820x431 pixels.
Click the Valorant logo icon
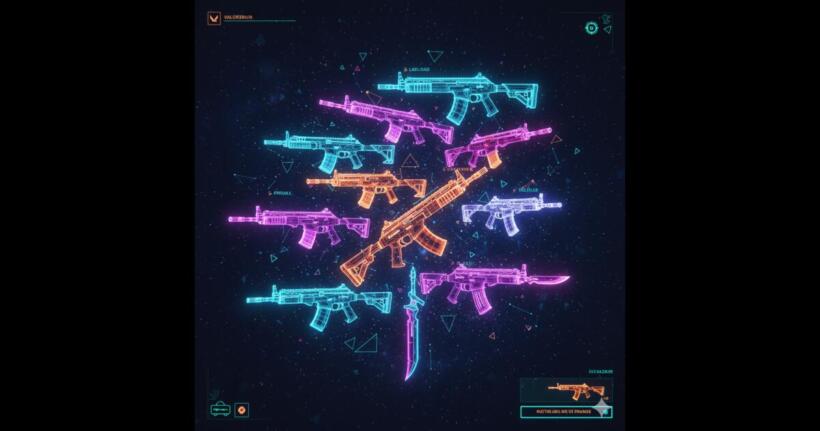coord(213,17)
